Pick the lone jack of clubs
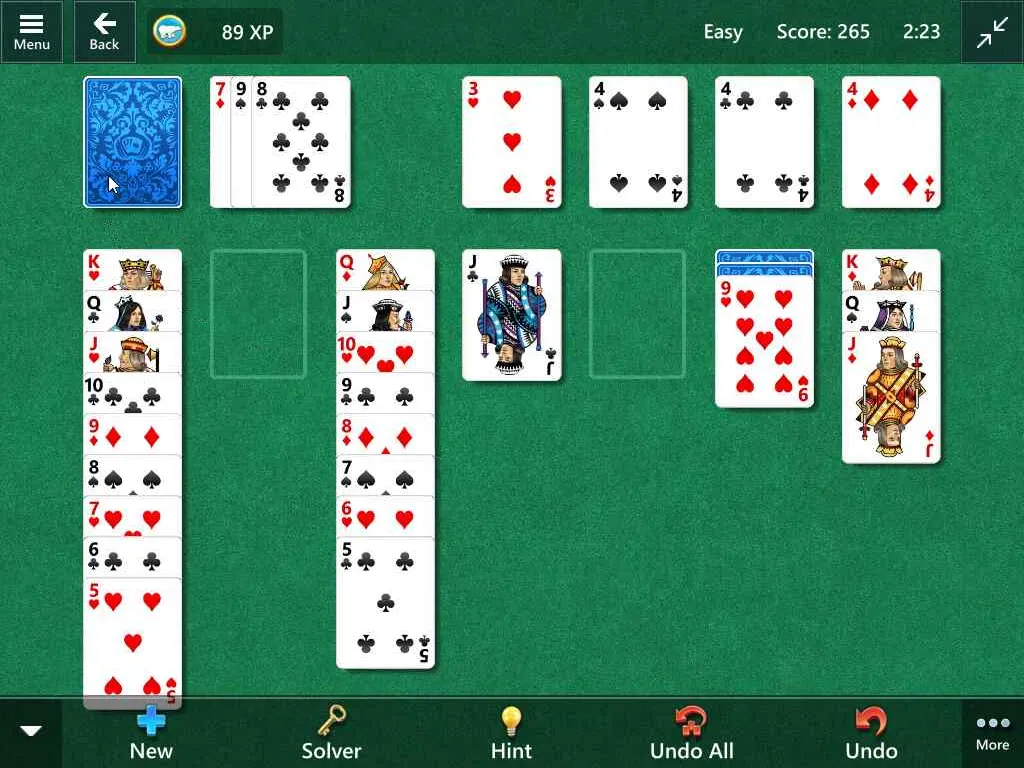1024x768 pixels. [x=512, y=315]
